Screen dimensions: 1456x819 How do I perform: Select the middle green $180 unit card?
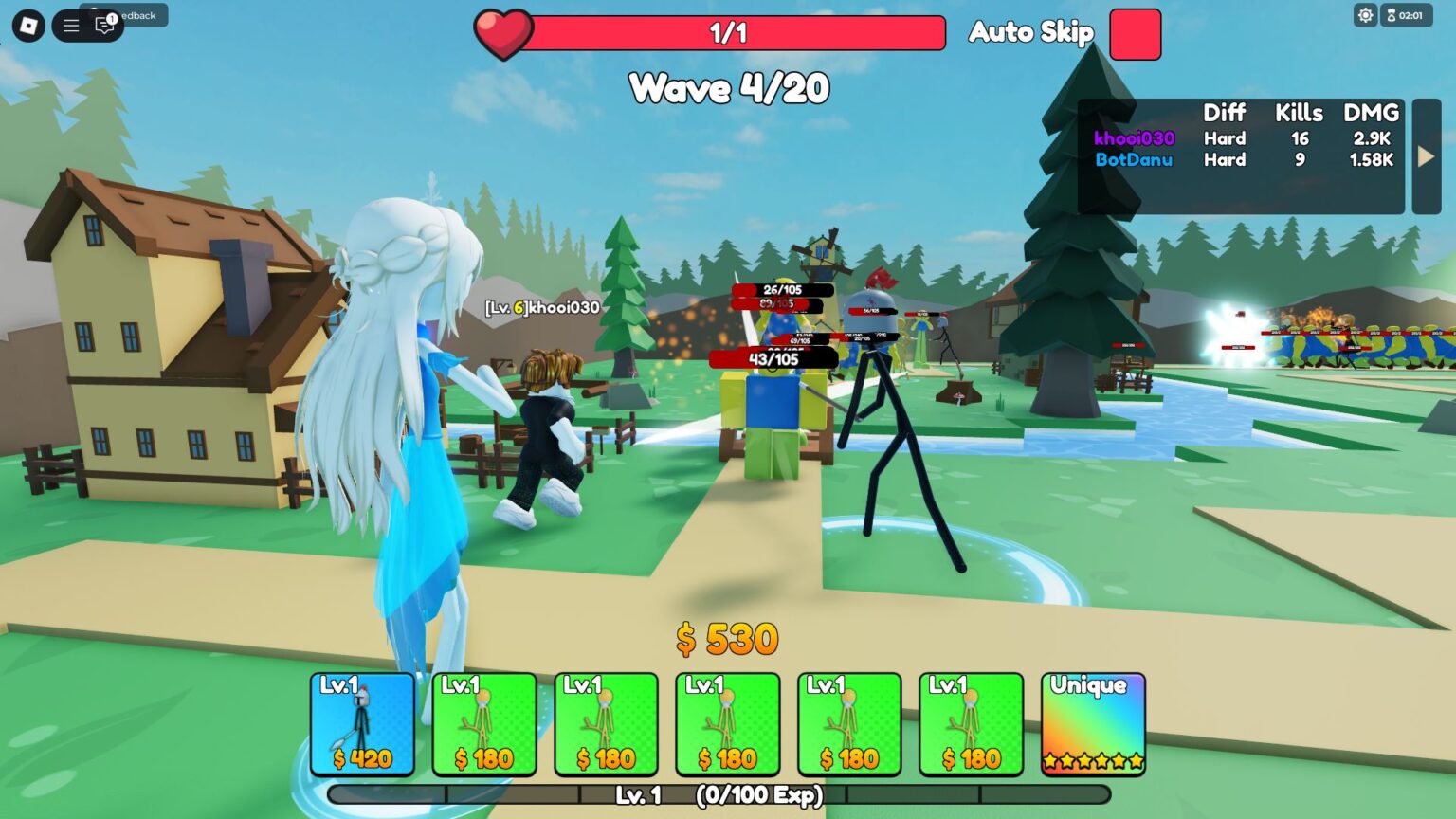728,723
